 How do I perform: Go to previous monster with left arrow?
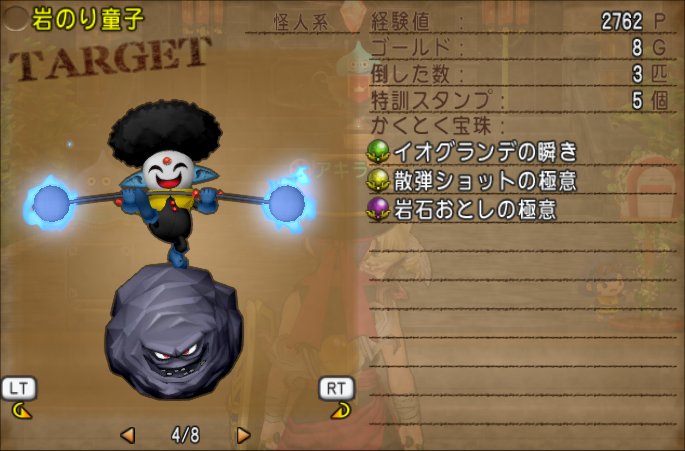(128, 435)
